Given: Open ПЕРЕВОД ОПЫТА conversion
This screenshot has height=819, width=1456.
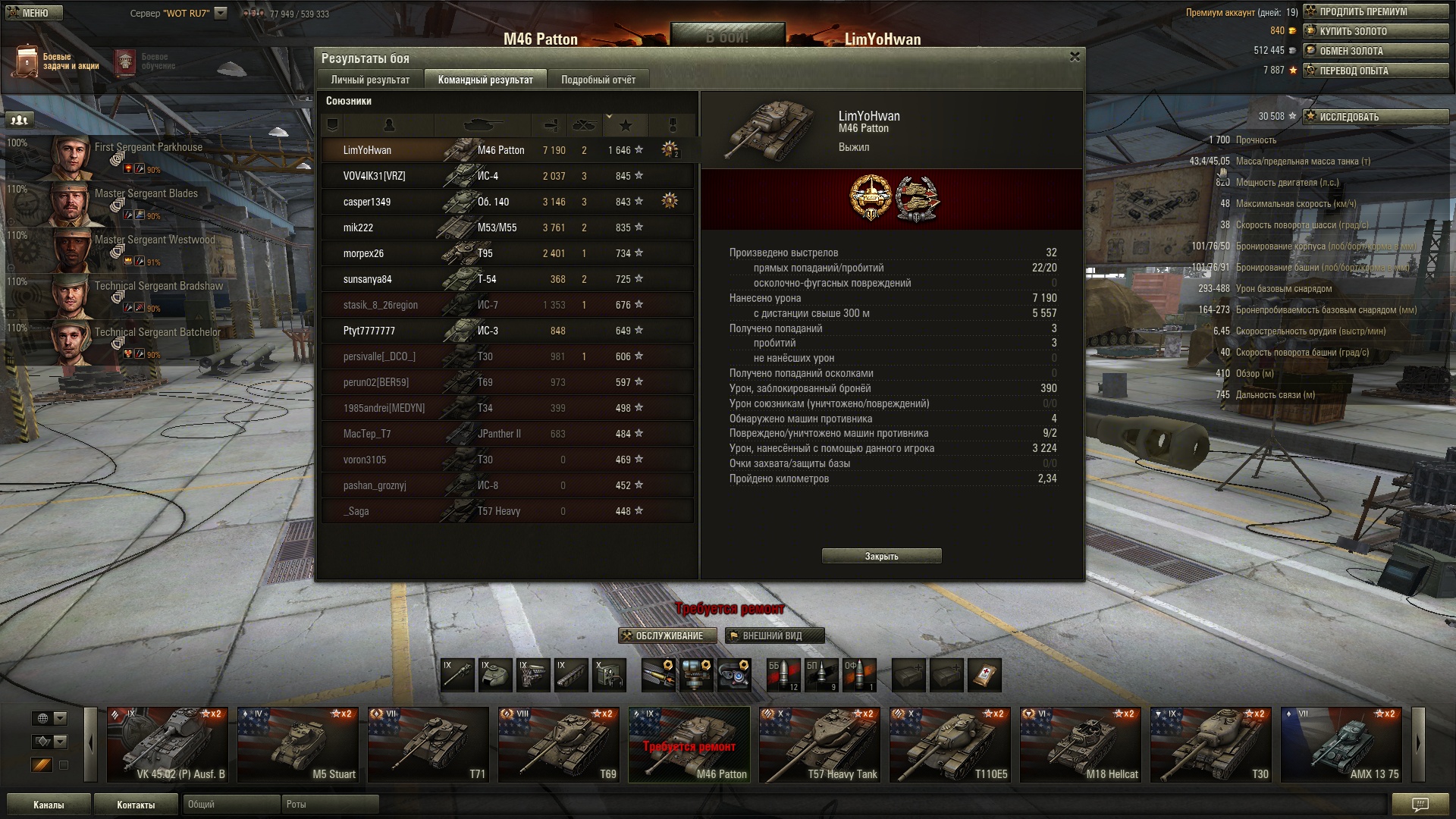Looking at the screenshot, I should [1375, 71].
